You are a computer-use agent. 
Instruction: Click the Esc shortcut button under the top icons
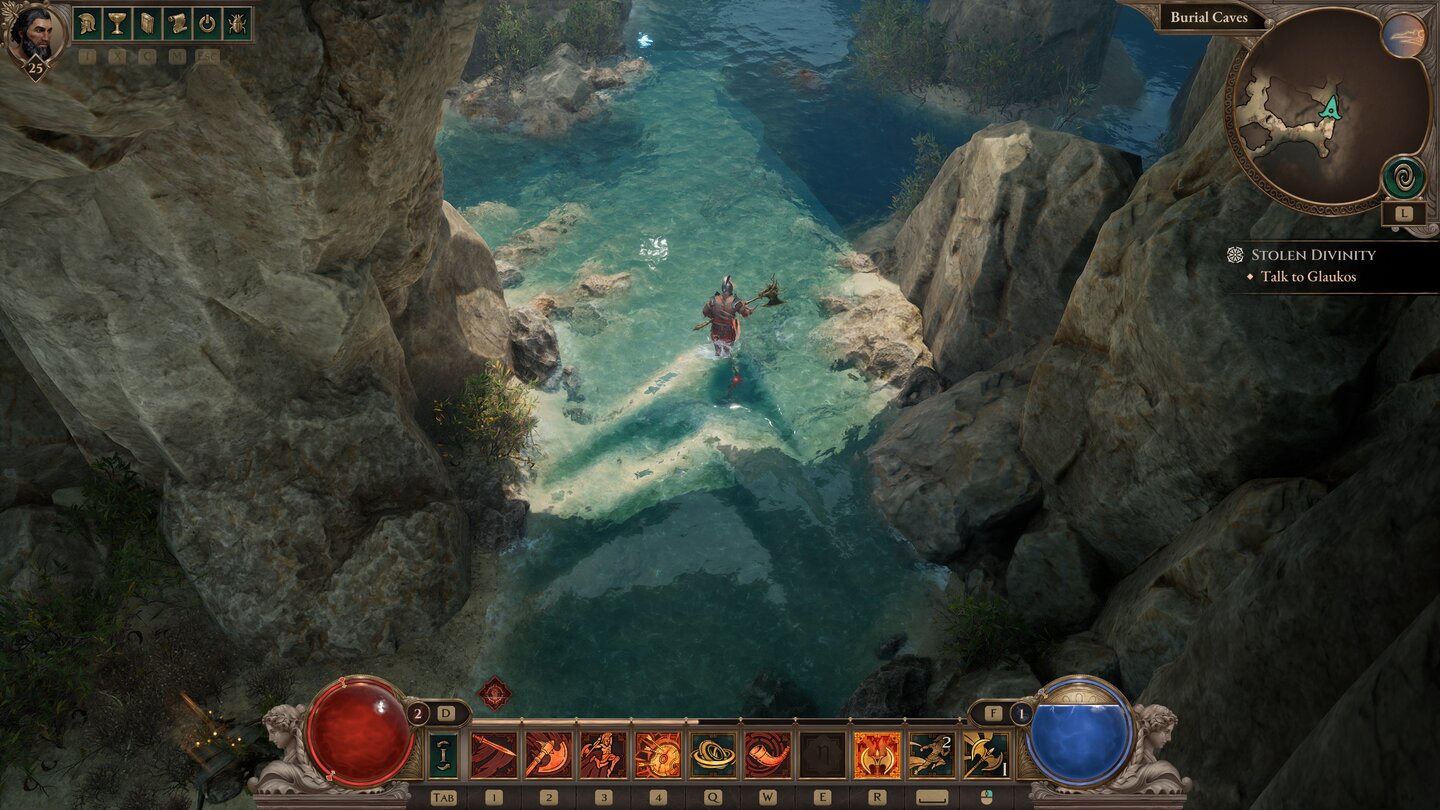pos(209,55)
